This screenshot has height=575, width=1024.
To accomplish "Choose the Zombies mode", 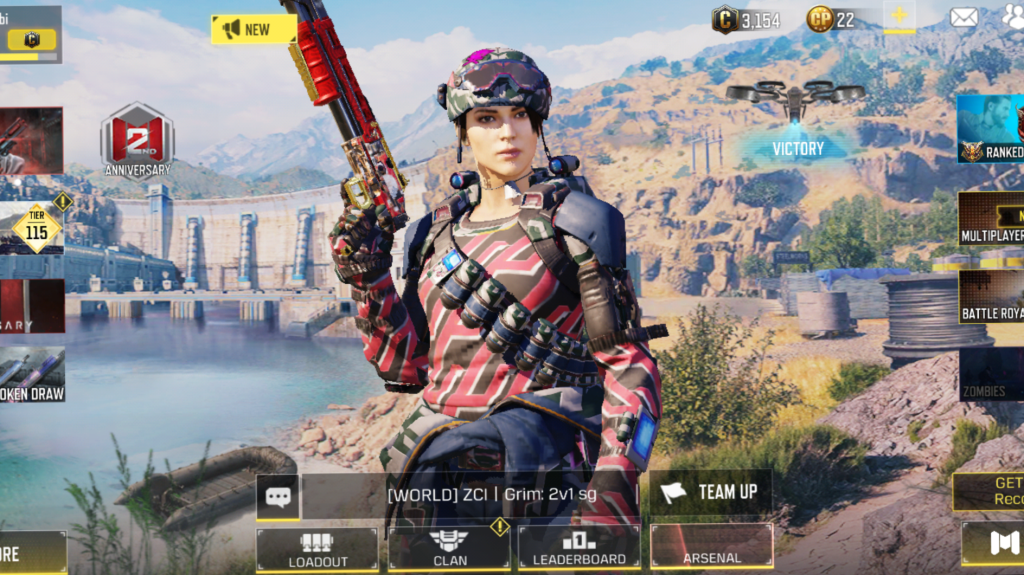I will pyautogui.click(x=990, y=374).
